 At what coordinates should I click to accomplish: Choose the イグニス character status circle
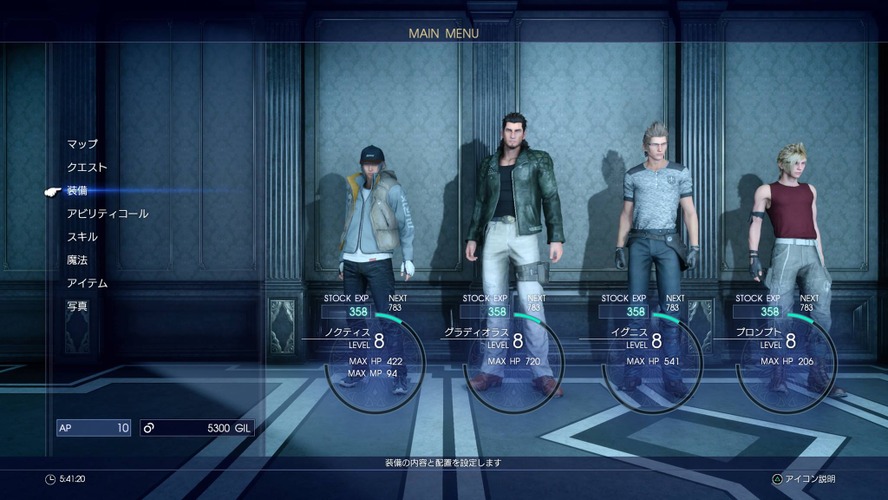[651, 361]
